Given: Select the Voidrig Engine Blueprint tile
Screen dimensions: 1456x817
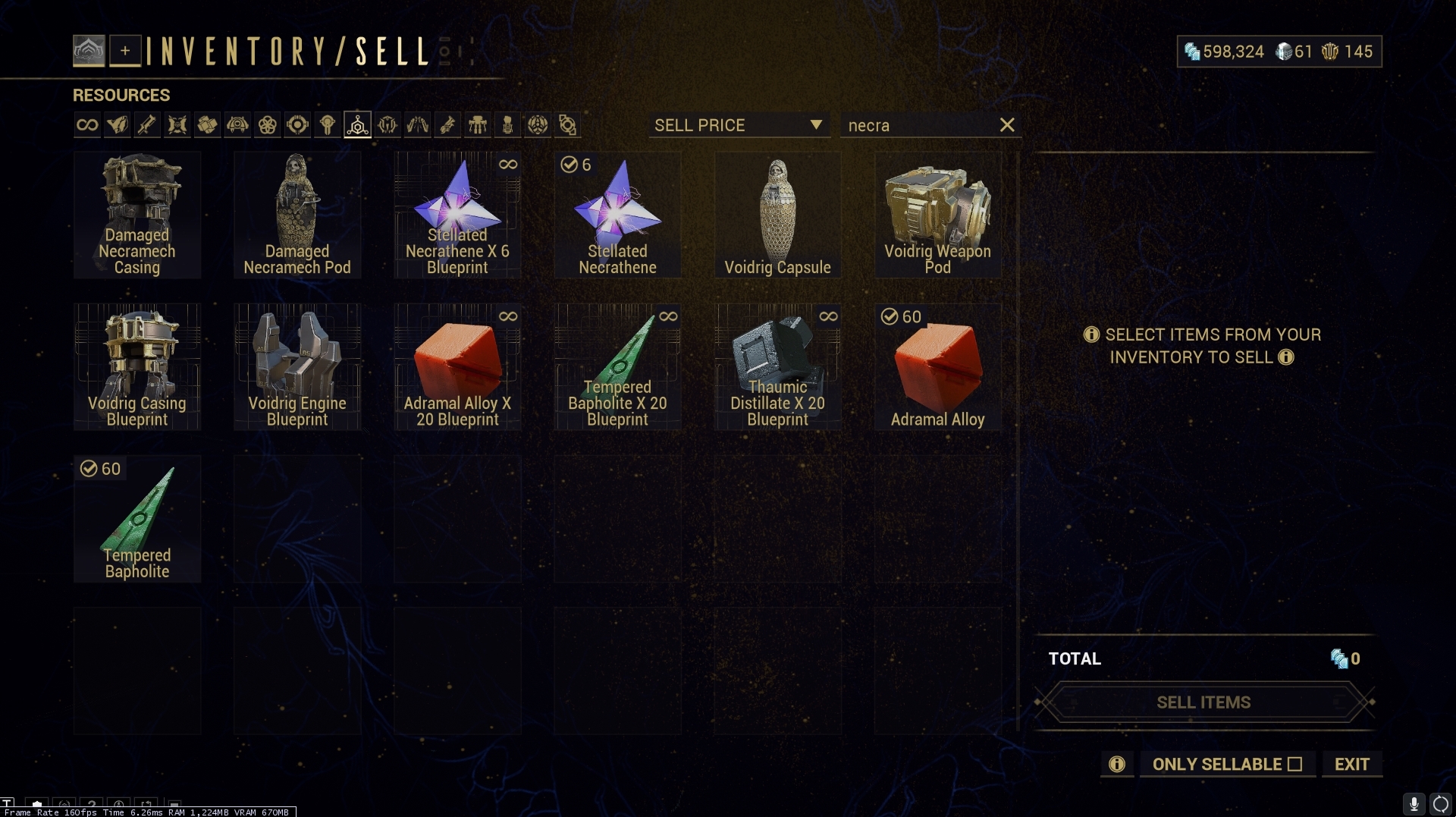Looking at the screenshot, I should pyautogui.click(x=297, y=367).
